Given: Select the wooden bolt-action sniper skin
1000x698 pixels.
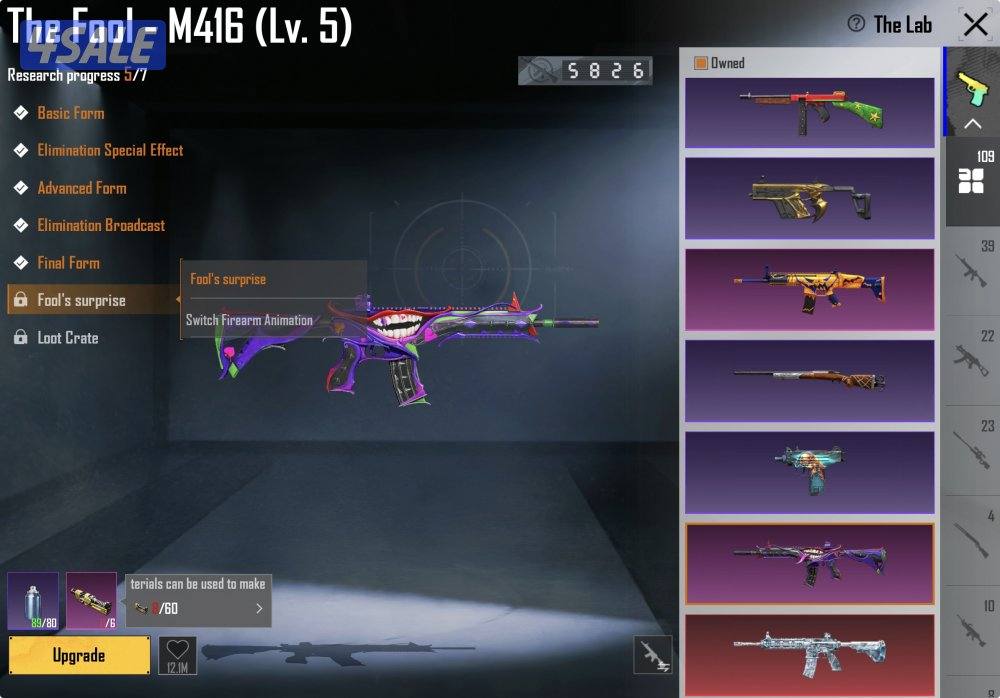Looking at the screenshot, I should click(809, 380).
